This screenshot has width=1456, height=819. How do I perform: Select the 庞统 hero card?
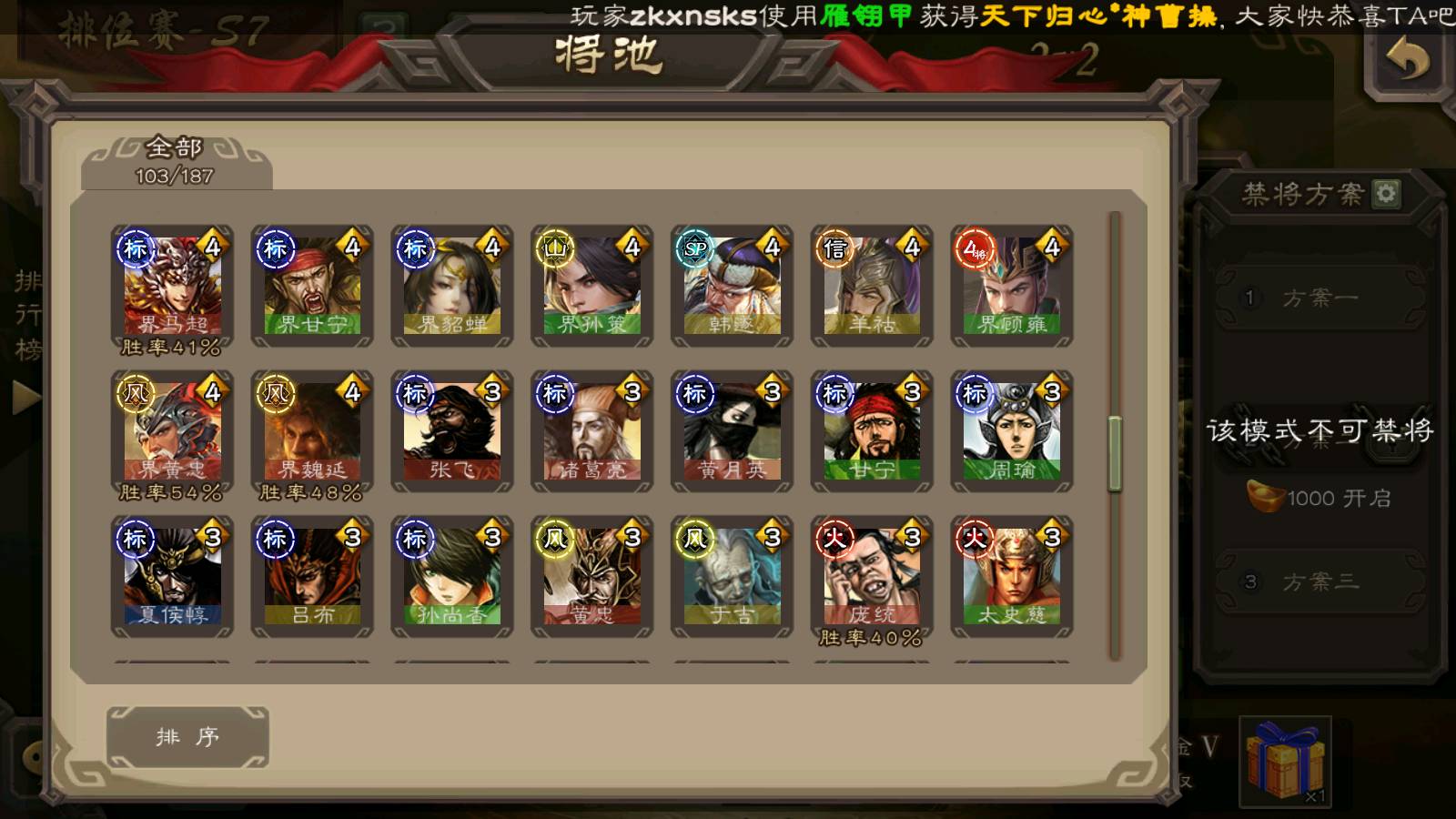click(872, 578)
